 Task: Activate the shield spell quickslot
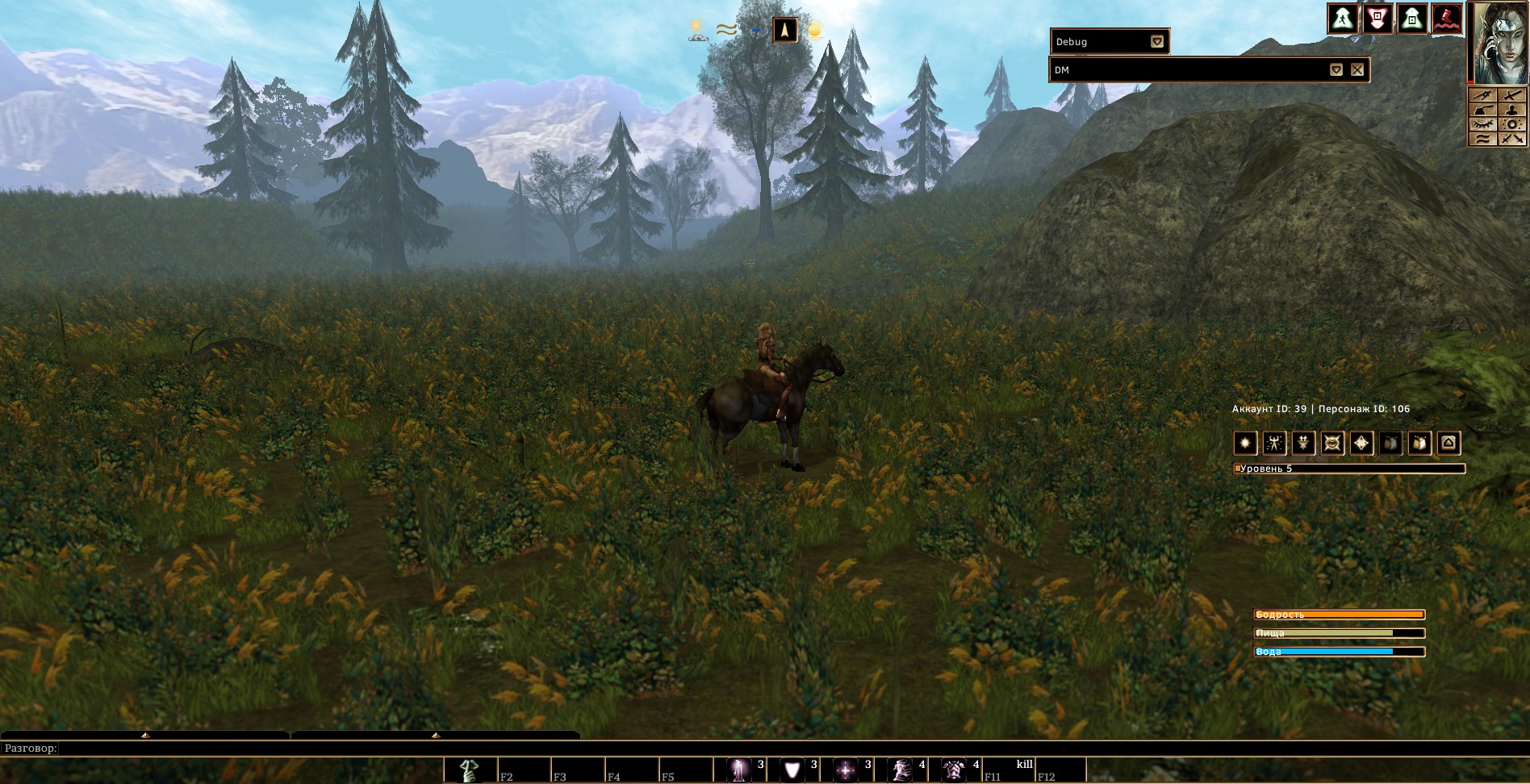coord(792,770)
